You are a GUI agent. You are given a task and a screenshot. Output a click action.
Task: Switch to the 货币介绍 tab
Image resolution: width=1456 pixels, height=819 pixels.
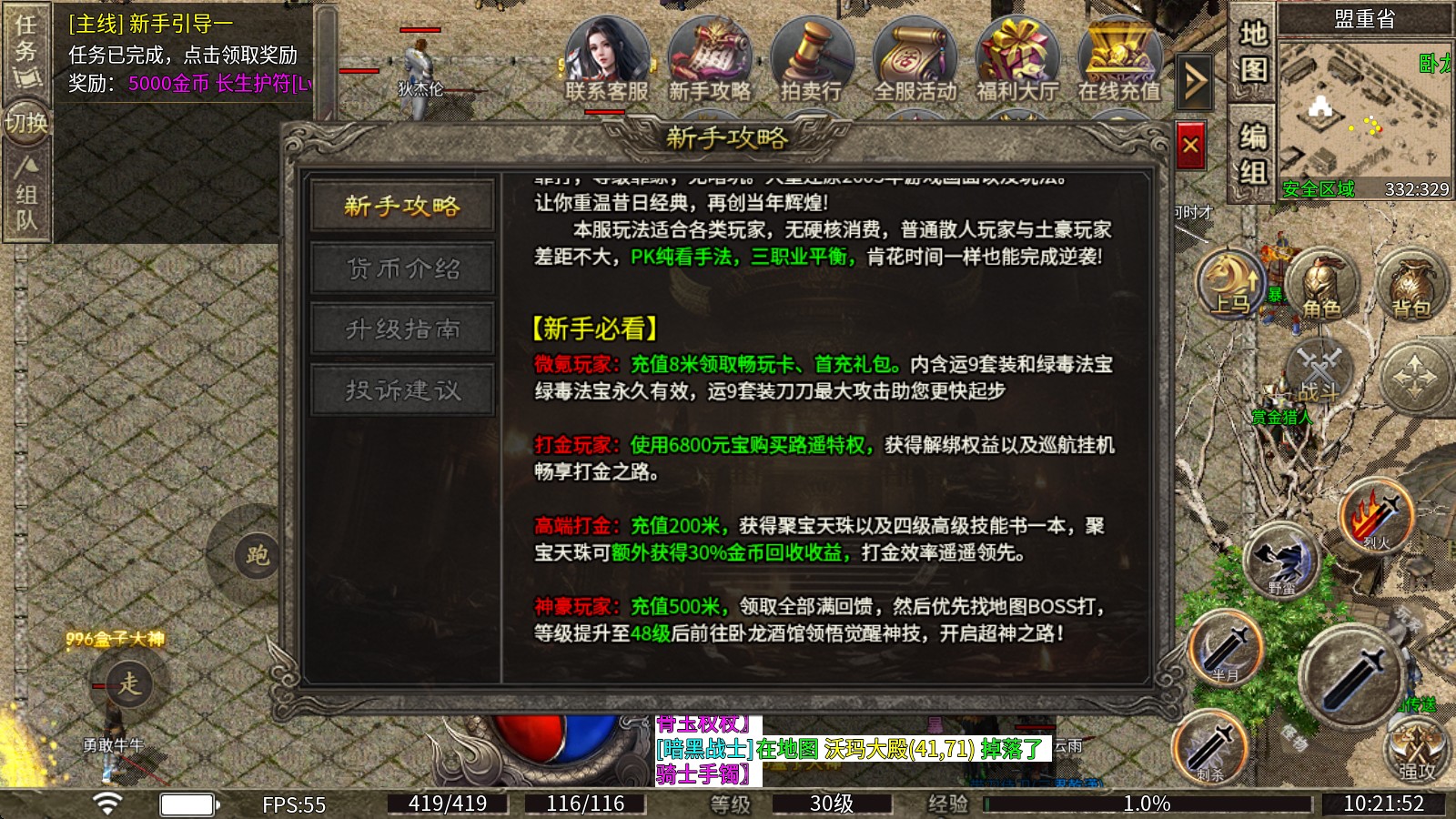click(x=401, y=268)
